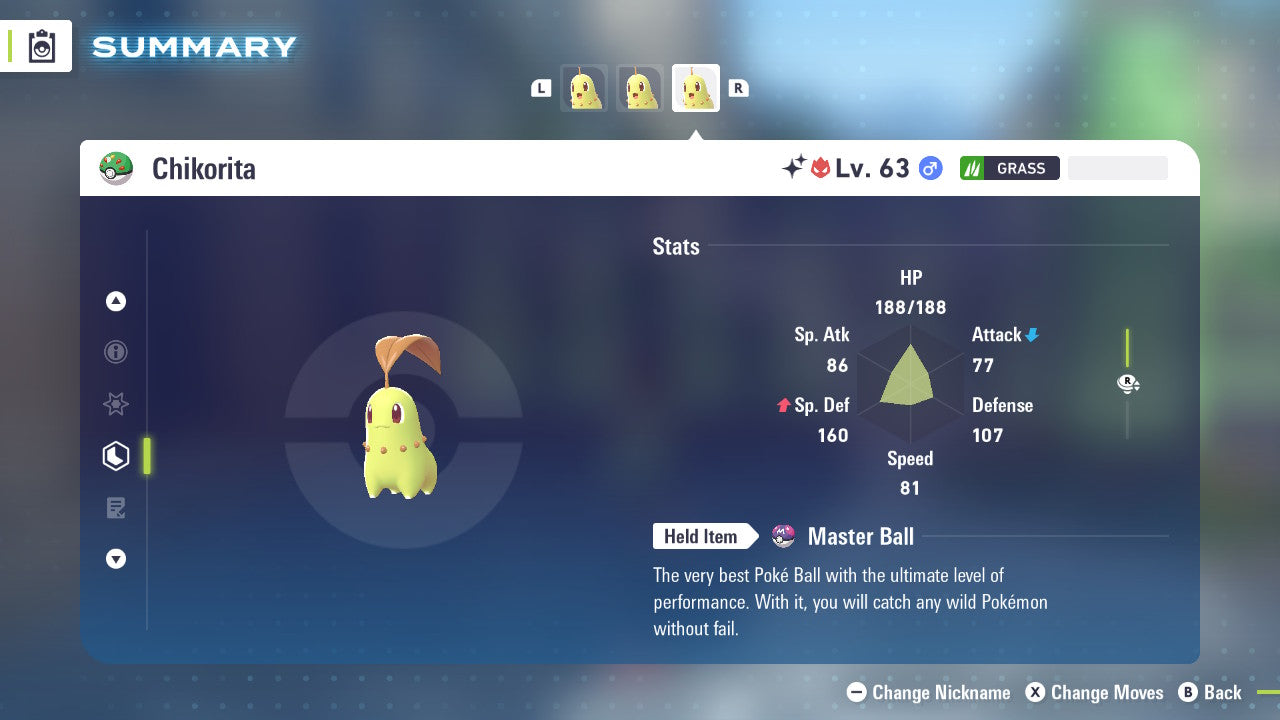Screen dimensions: 1280x720
Task: Switch to the middle Chikorita tab
Action: tap(640, 88)
